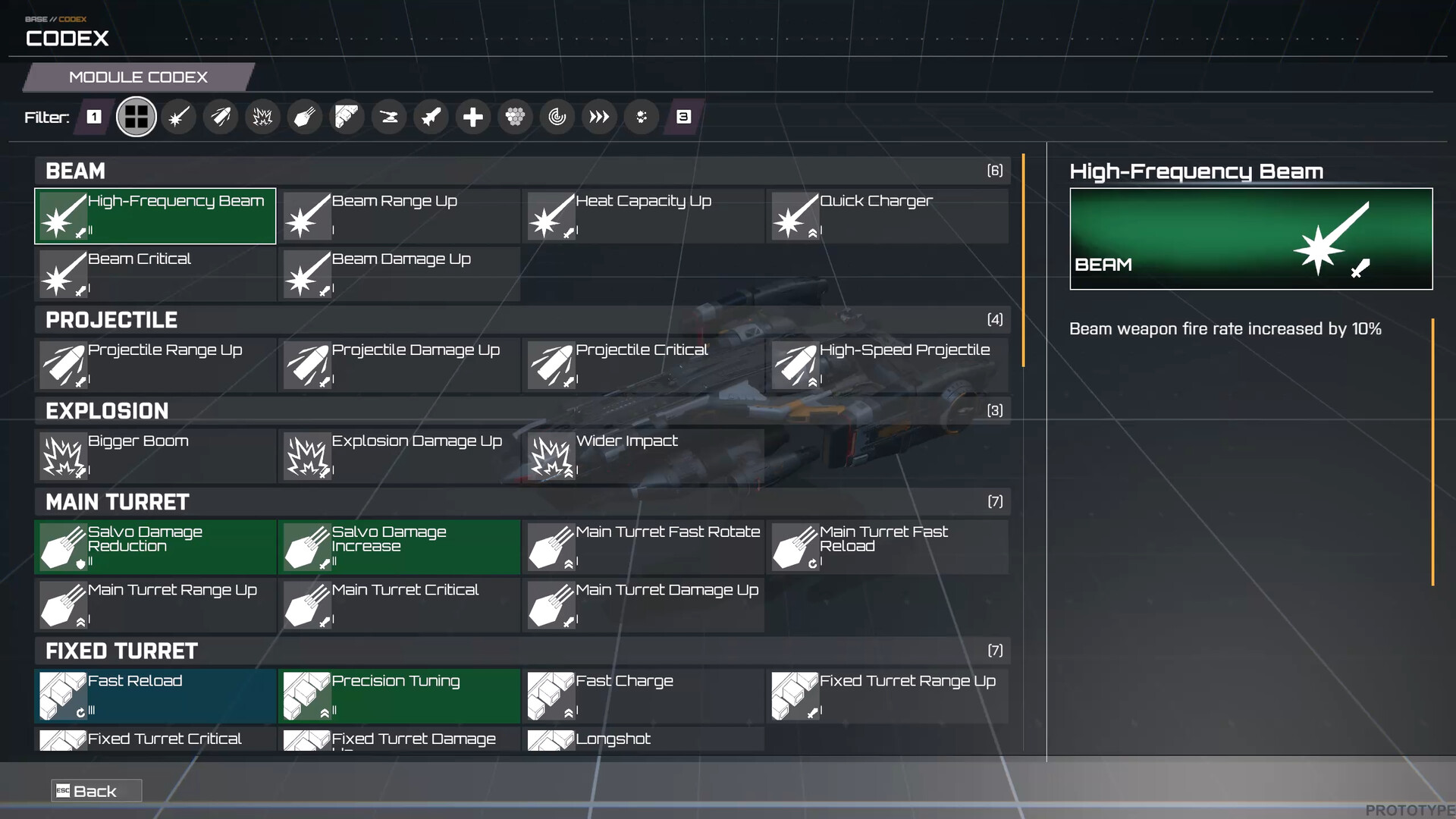
Task: Toggle the triple-chevron speed filter
Action: (x=599, y=117)
